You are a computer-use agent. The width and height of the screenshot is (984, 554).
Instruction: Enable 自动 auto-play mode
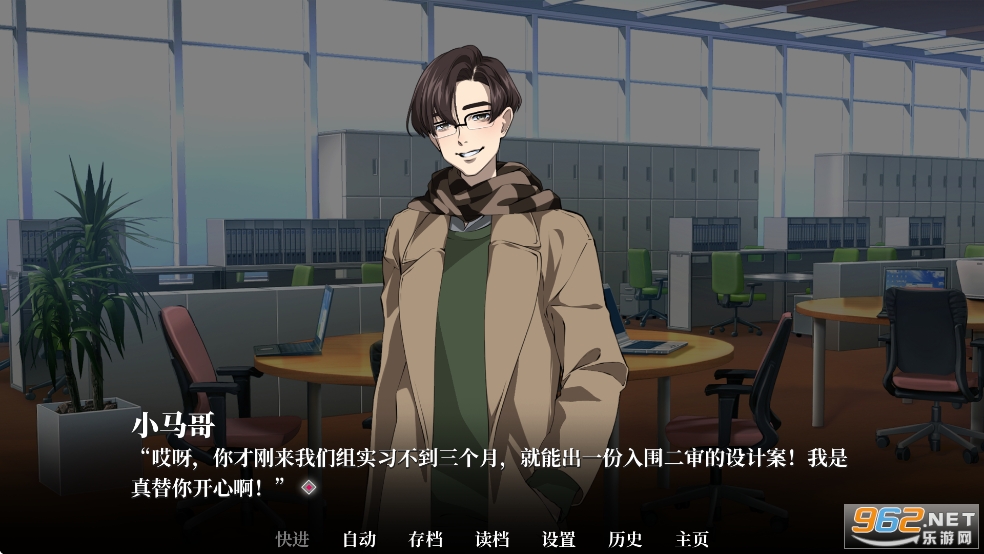tap(359, 539)
